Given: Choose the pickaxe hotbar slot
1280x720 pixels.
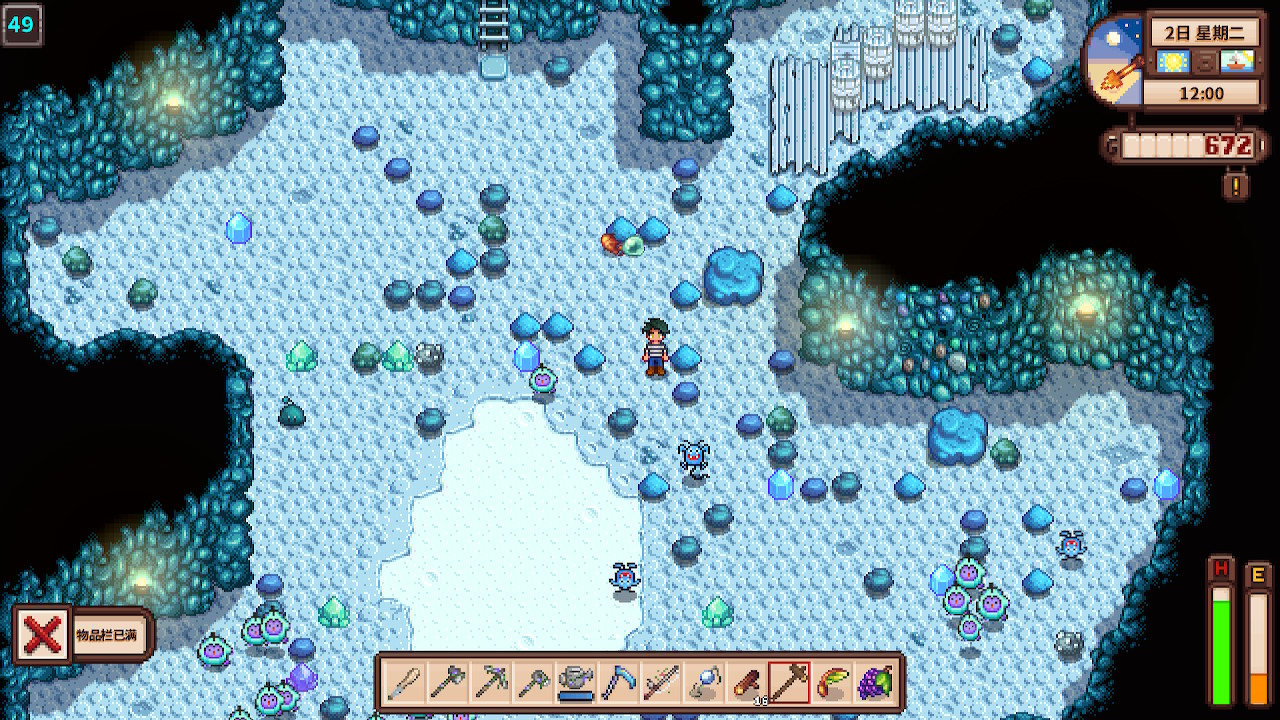Looking at the screenshot, I should point(490,682).
